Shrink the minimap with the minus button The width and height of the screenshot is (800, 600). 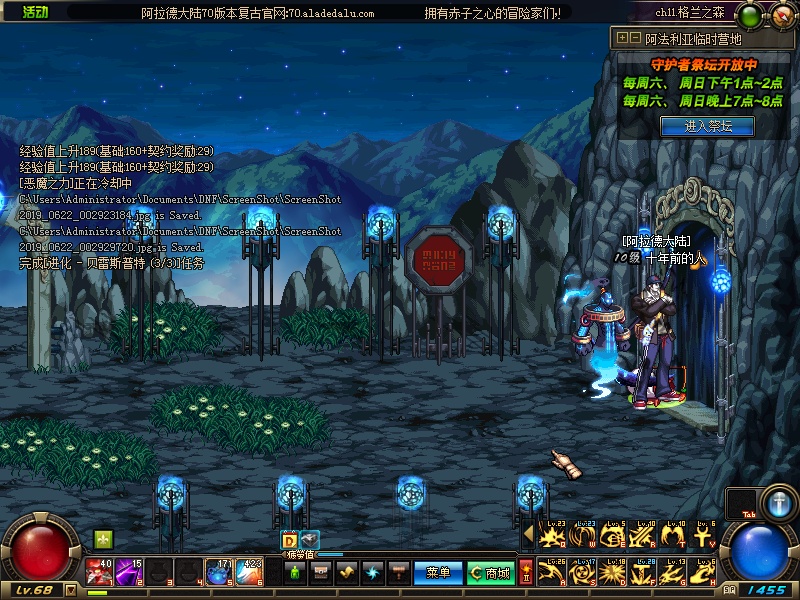(635, 38)
